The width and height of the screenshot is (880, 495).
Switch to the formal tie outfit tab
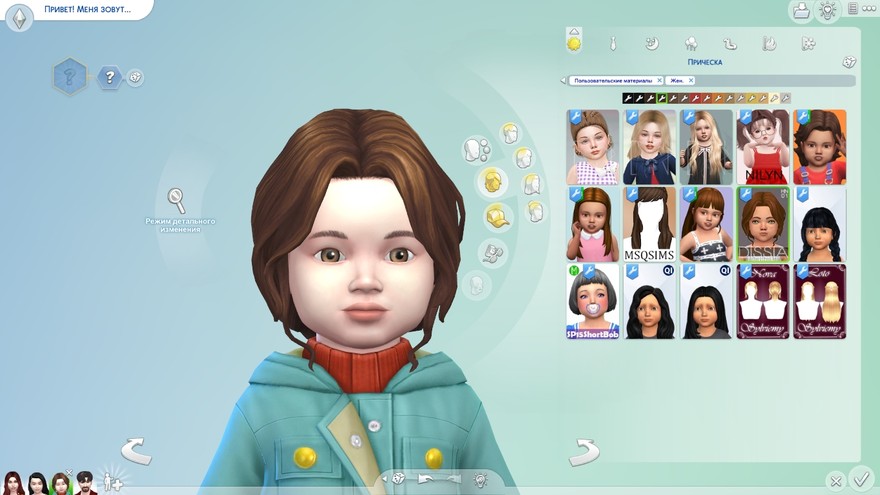(x=612, y=43)
